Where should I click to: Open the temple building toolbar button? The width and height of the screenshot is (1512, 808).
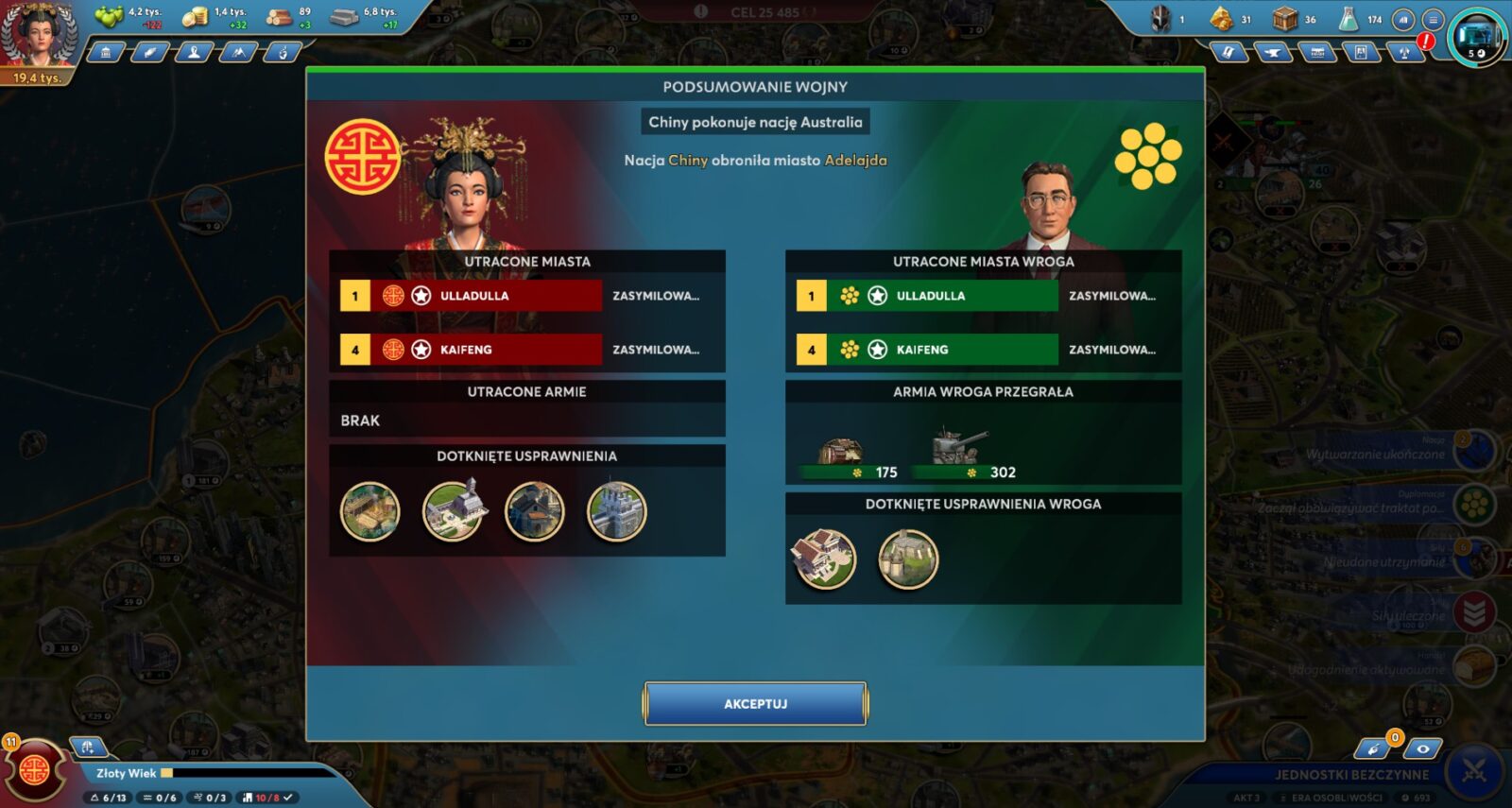pyautogui.click(x=106, y=53)
